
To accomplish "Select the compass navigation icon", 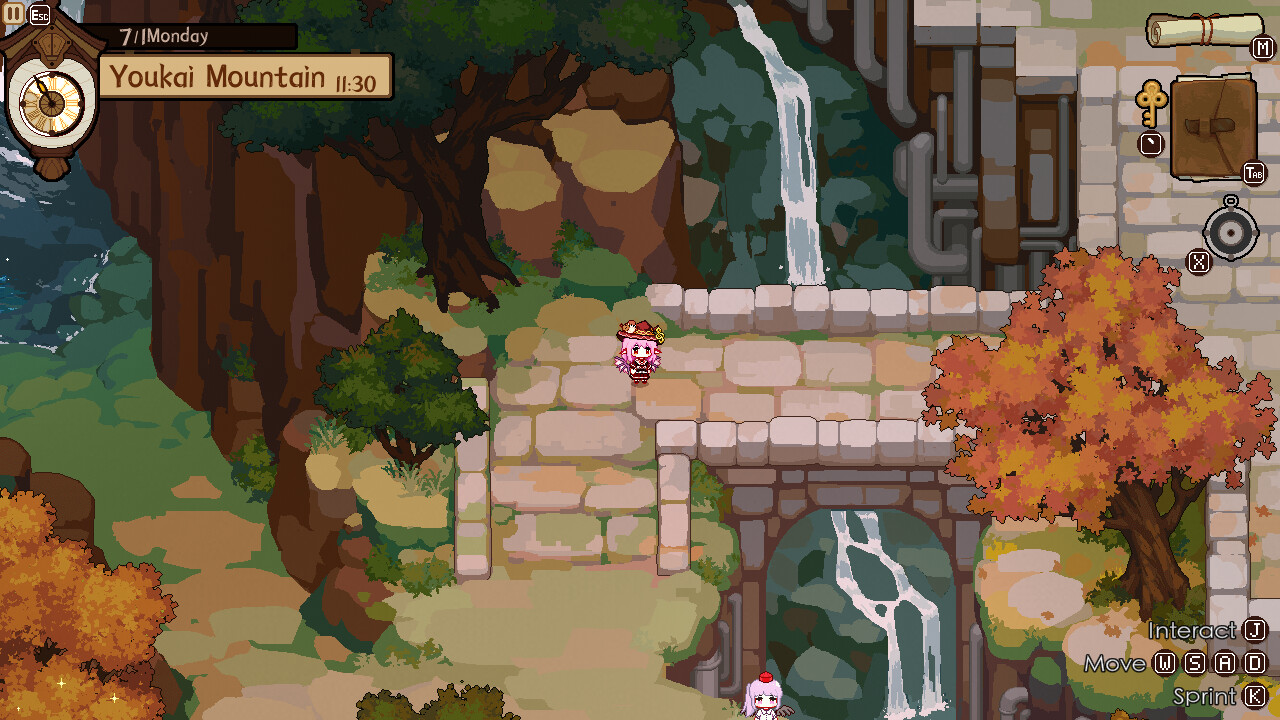I will click(x=1230, y=231).
